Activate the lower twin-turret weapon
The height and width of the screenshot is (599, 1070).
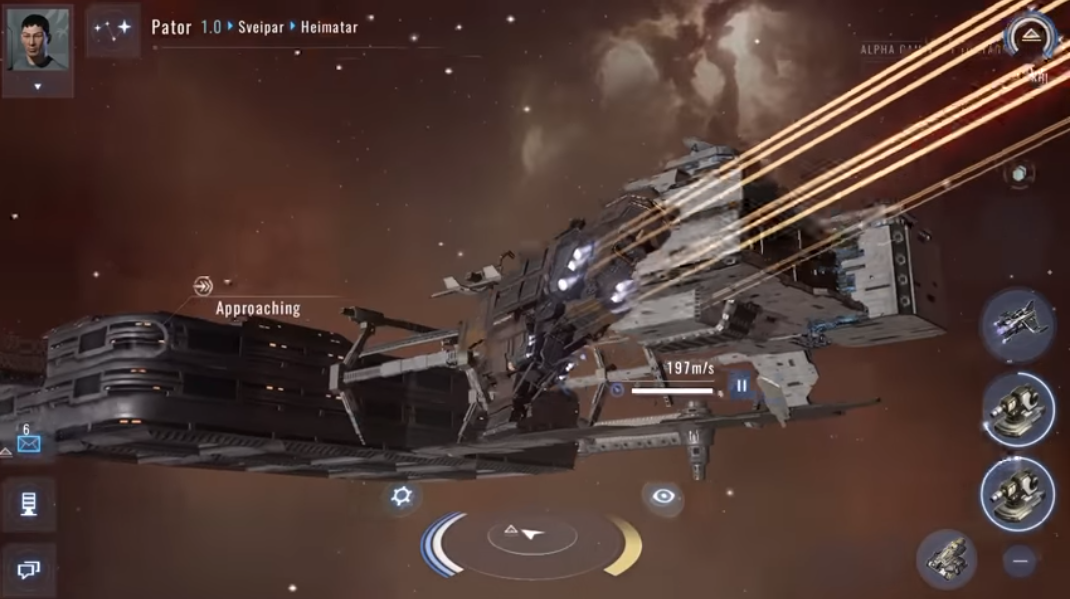click(1016, 492)
